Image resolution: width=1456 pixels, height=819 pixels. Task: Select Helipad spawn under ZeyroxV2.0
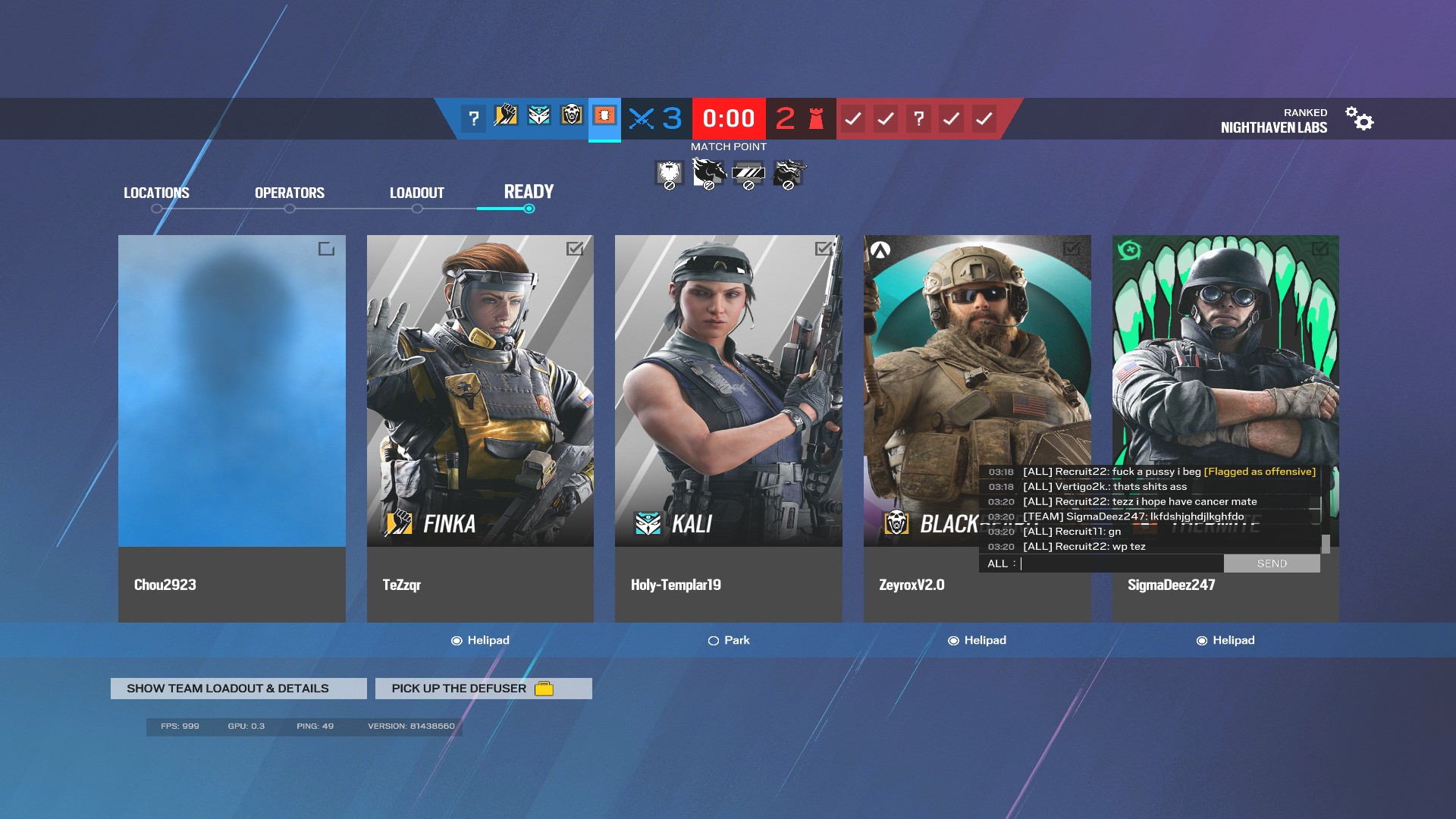coord(955,640)
